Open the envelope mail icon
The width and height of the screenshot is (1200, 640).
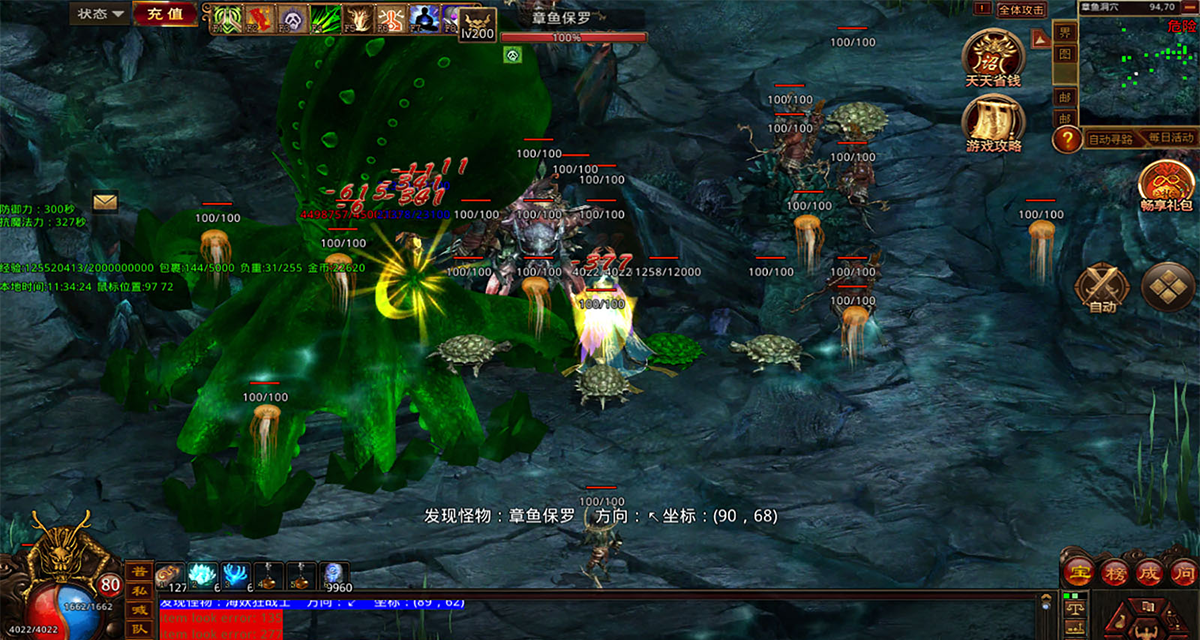105,201
